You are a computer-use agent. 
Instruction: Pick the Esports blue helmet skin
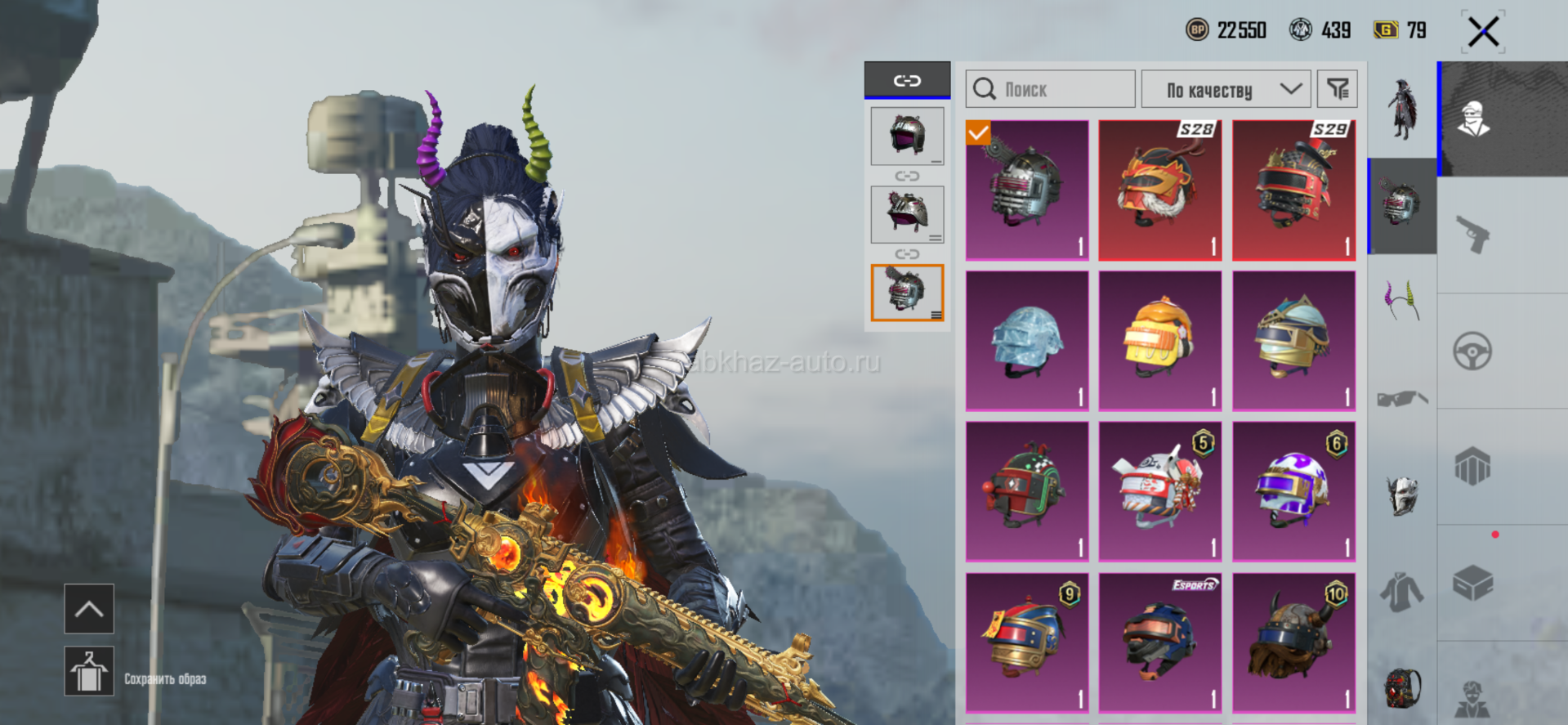(x=1159, y=642)
